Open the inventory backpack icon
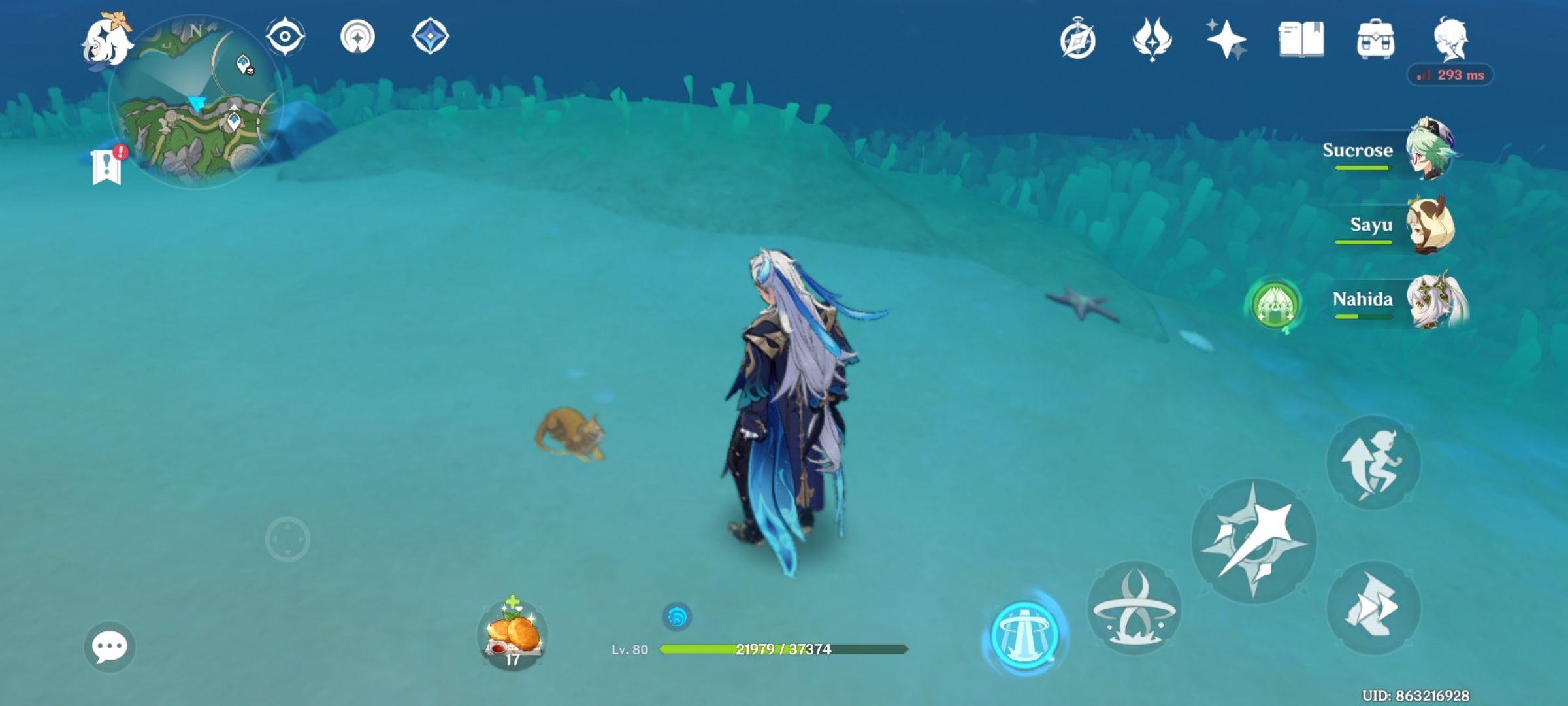This screenshot has height=706, width=1568. [1376, 41]
